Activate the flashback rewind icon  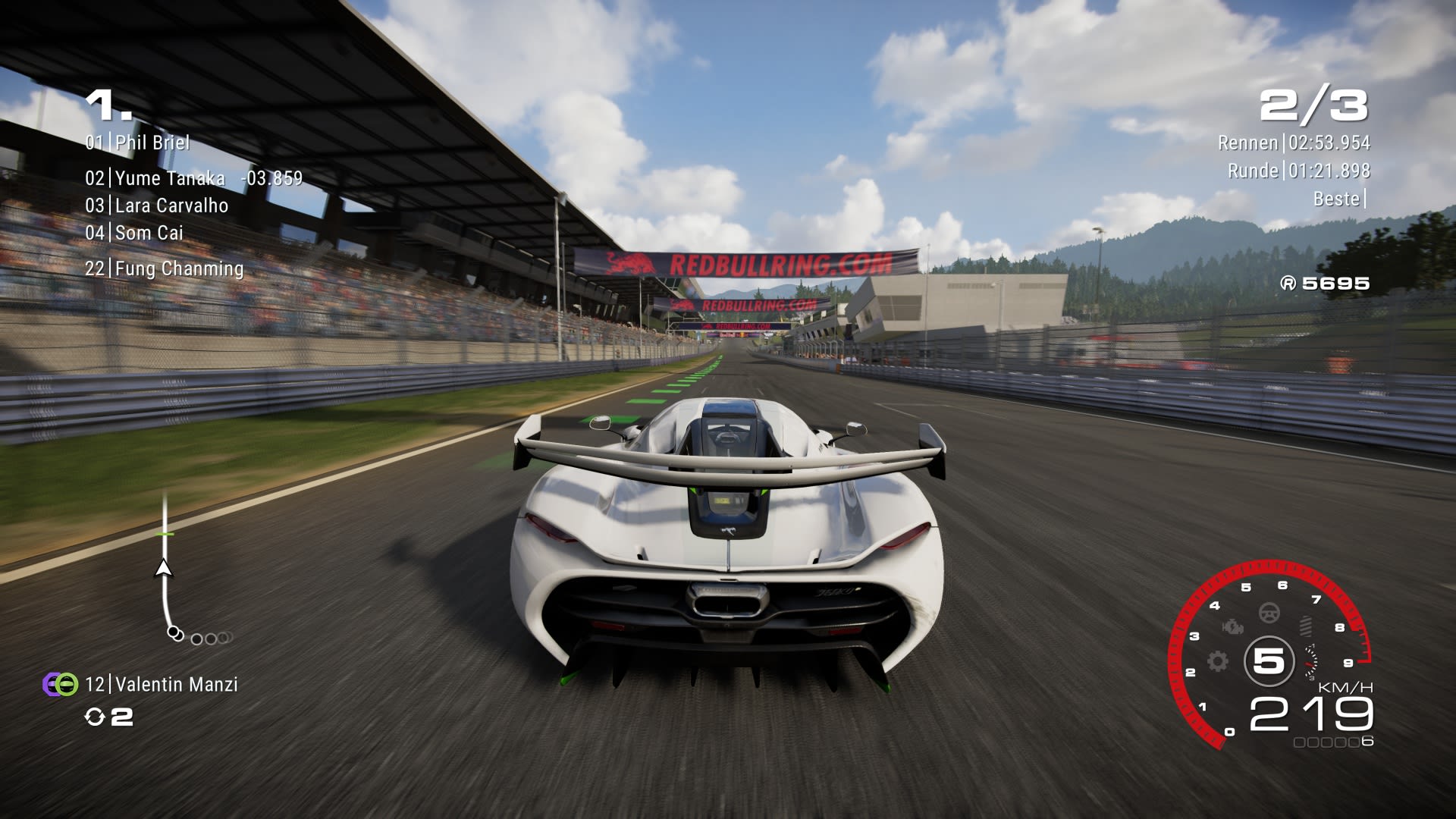click(95, 717)
